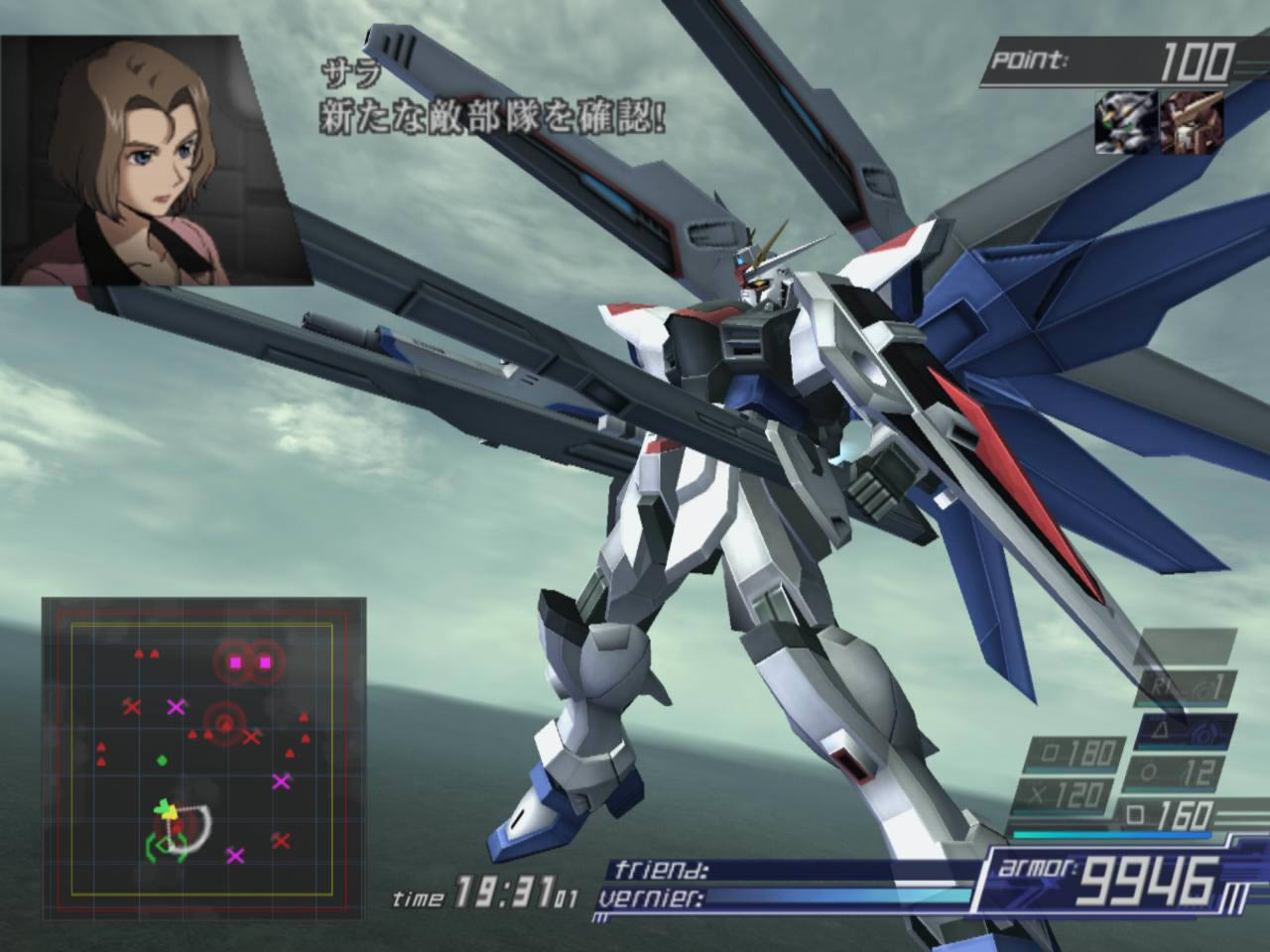Image resolution: width=1270 pixels, height=952 pixels.
Task: Select the red mobile suit unit icon
Action: (1192, 121)
